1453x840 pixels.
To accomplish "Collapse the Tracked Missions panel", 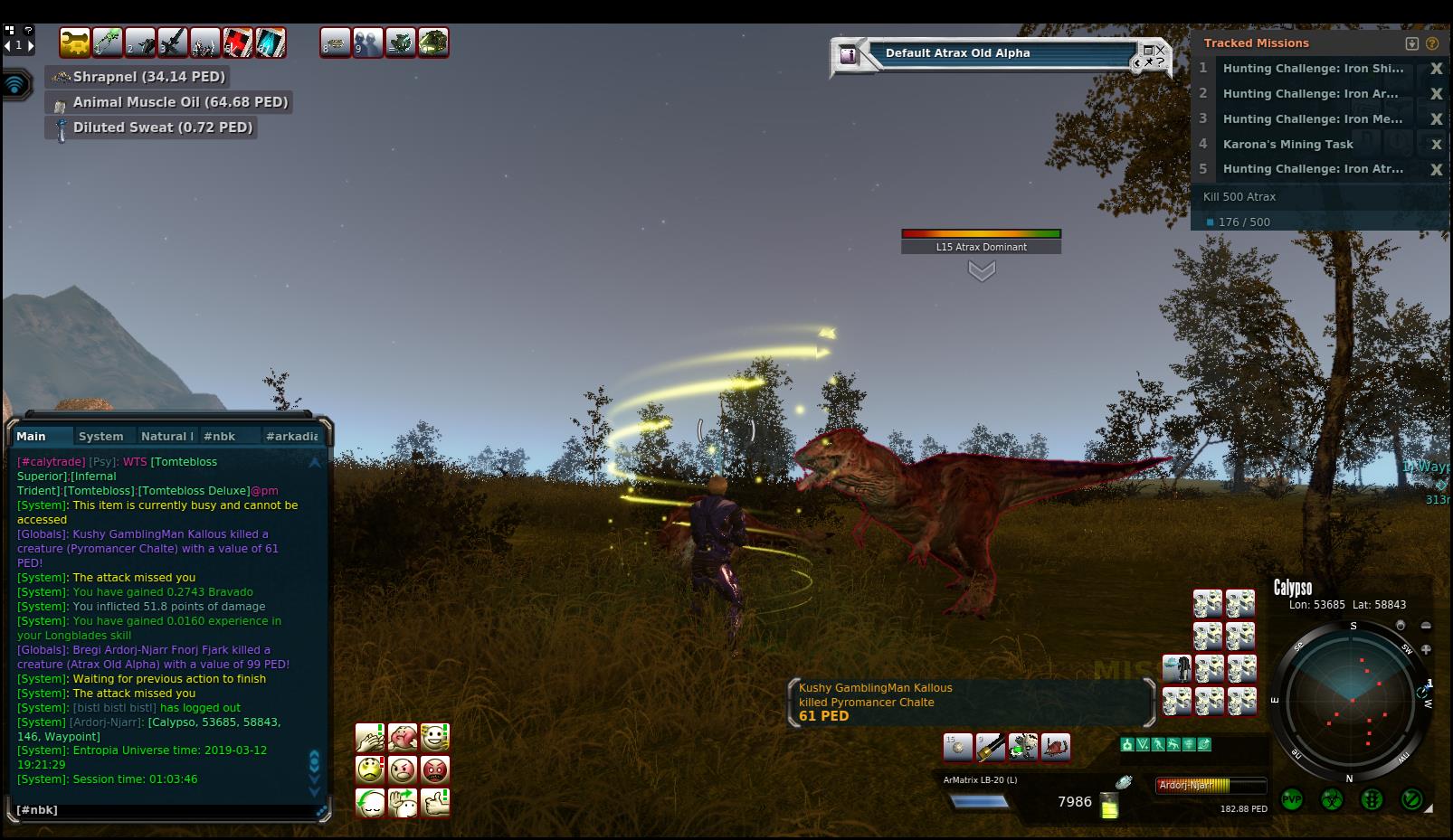I will tap(1411, 43).
